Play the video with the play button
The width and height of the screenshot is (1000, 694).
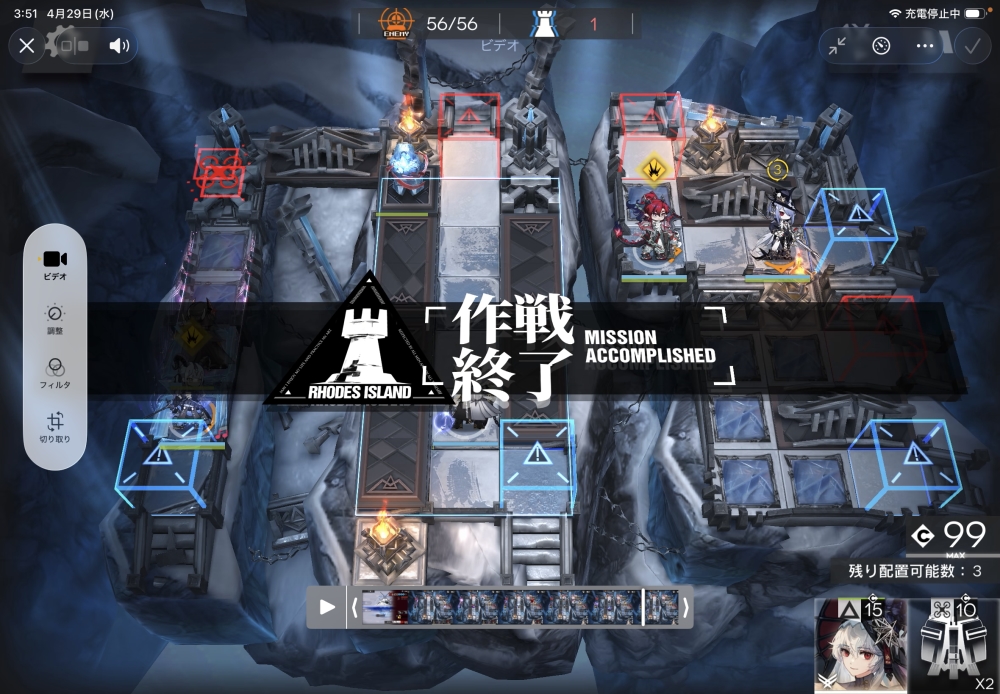[x=327, y=607]
